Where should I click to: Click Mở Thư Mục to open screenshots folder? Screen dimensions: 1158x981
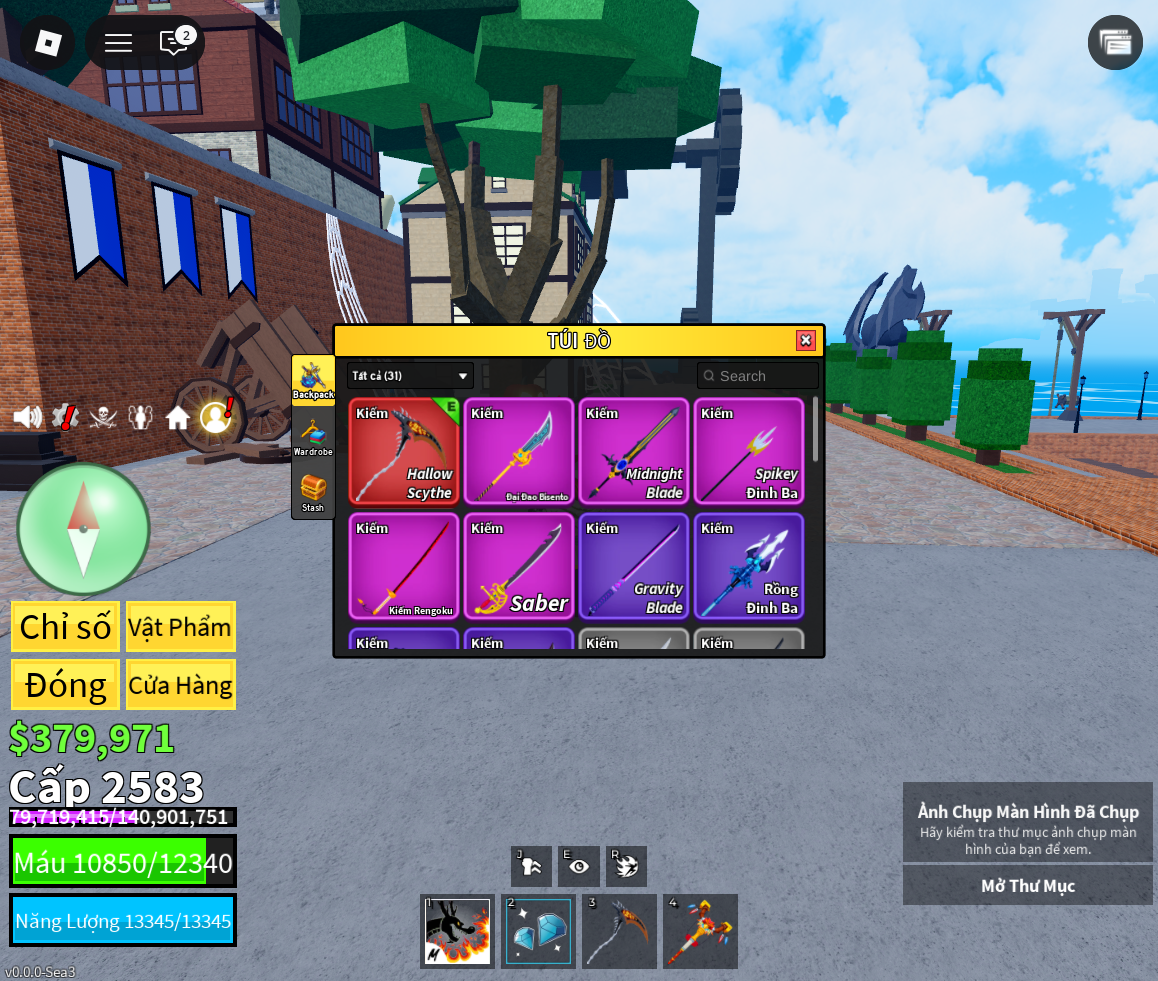(x=1027, y=886)
